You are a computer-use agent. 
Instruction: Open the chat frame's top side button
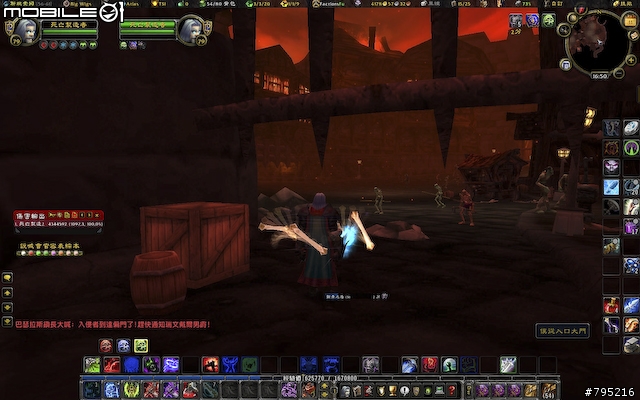[x=7, y=277]
